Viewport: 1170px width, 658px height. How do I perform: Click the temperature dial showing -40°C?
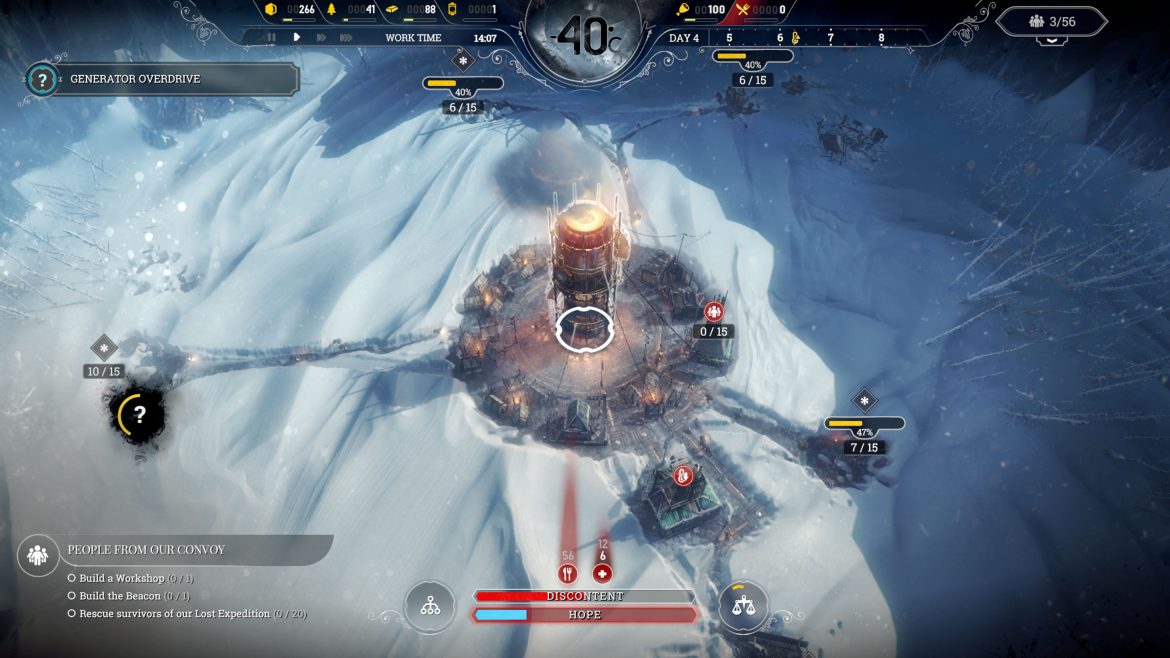tap(583, 39)
